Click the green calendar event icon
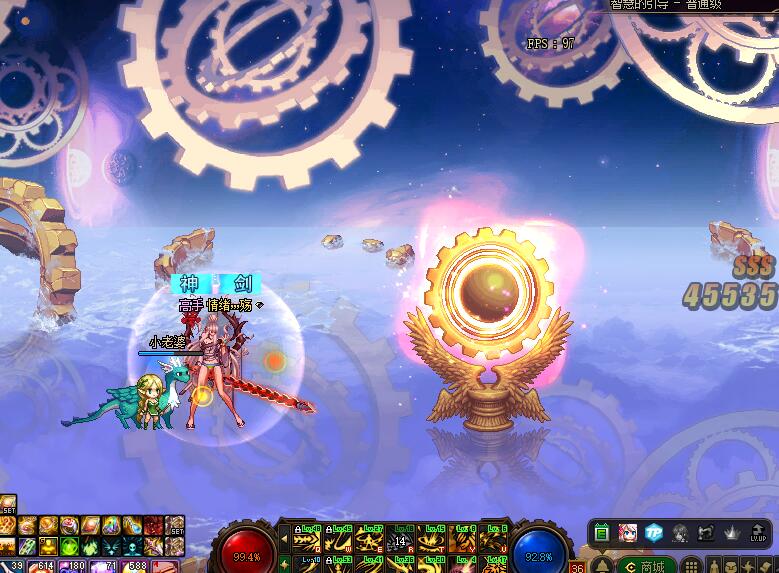The height and width of the screenshot is (573, 779). coord(602,533)
